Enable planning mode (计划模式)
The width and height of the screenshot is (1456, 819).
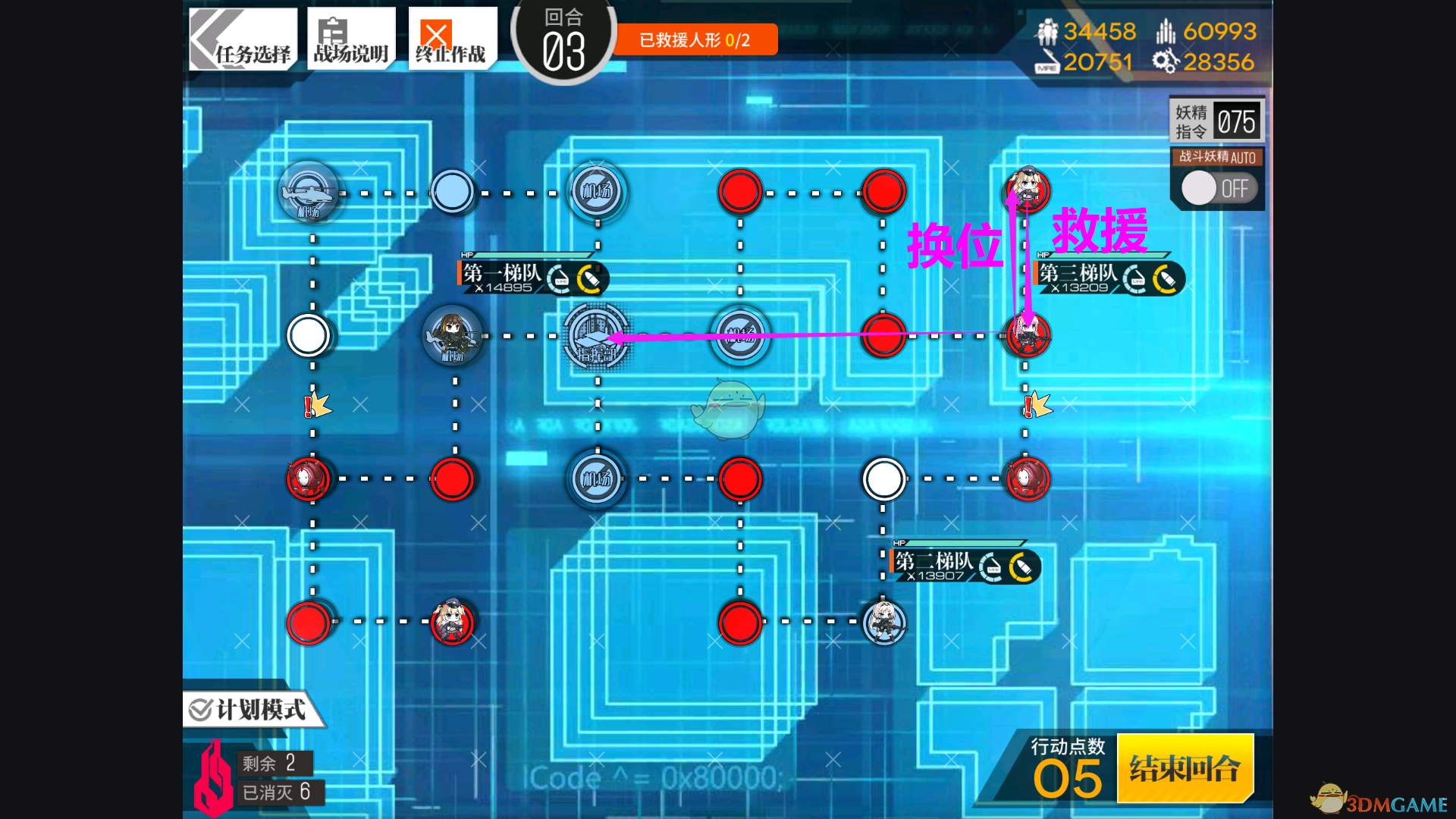(x=250, y=710)
